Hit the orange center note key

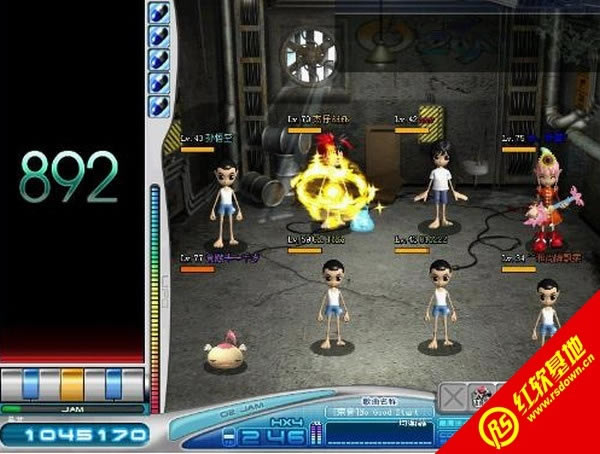pyautogui.click(x=72, y=383)
